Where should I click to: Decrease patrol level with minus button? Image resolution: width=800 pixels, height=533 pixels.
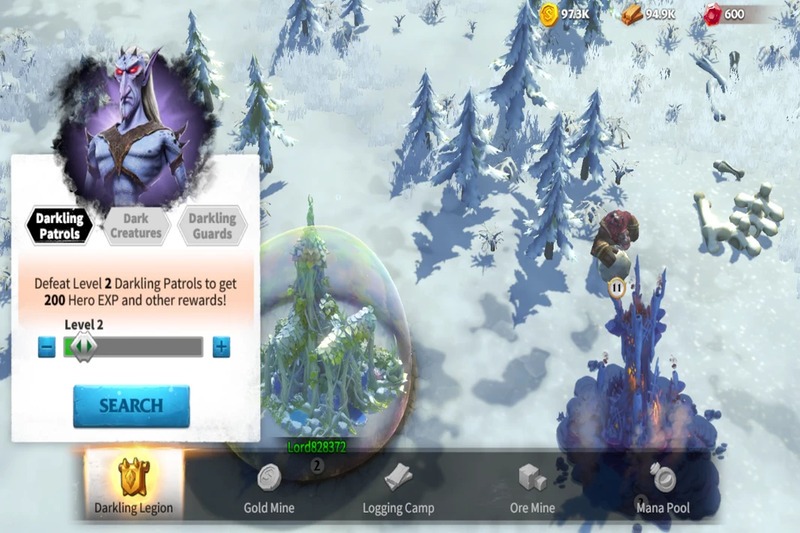[x=47, y=347]
